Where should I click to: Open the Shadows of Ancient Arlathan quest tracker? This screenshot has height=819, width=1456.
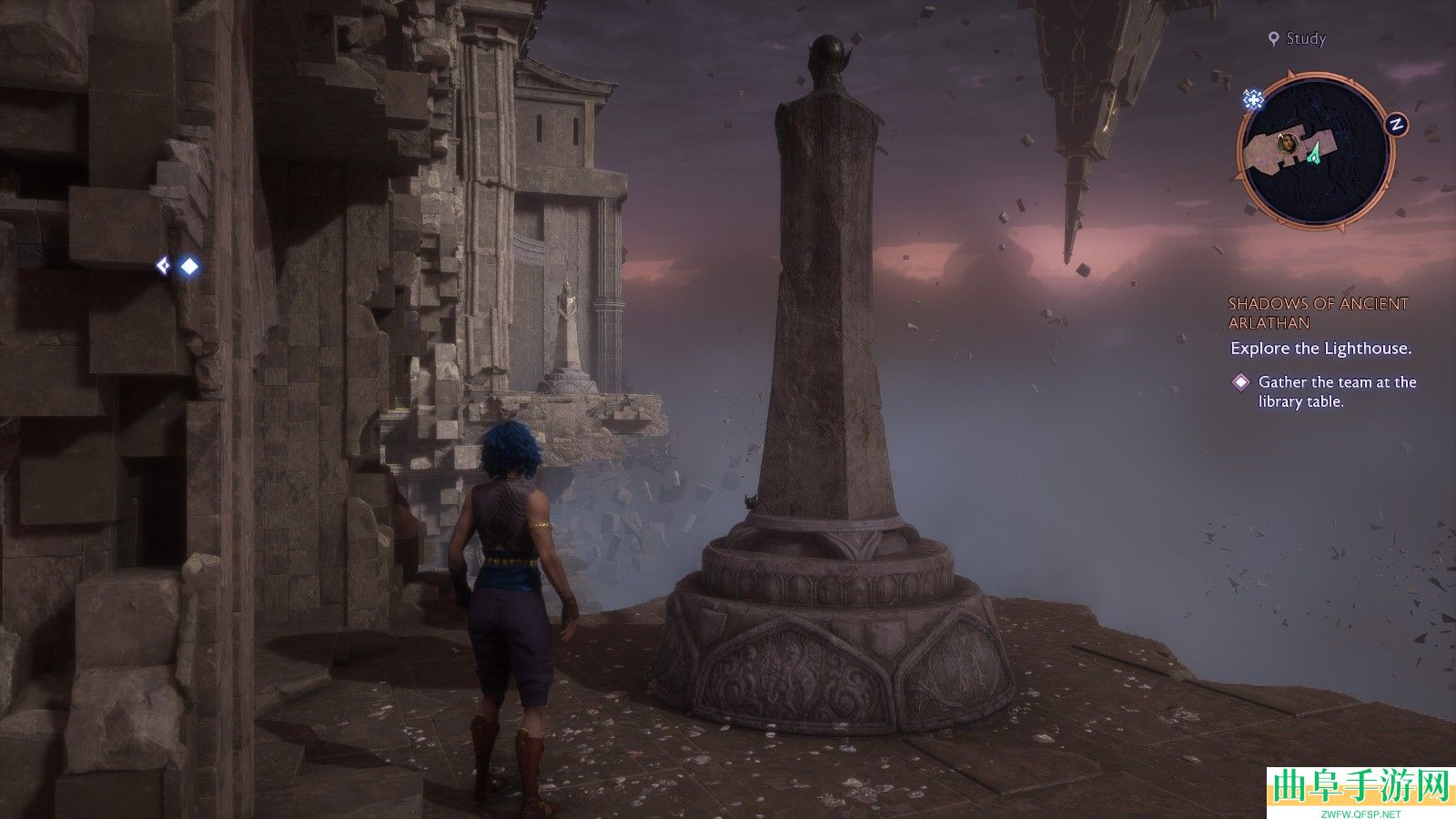[1318, 313]
